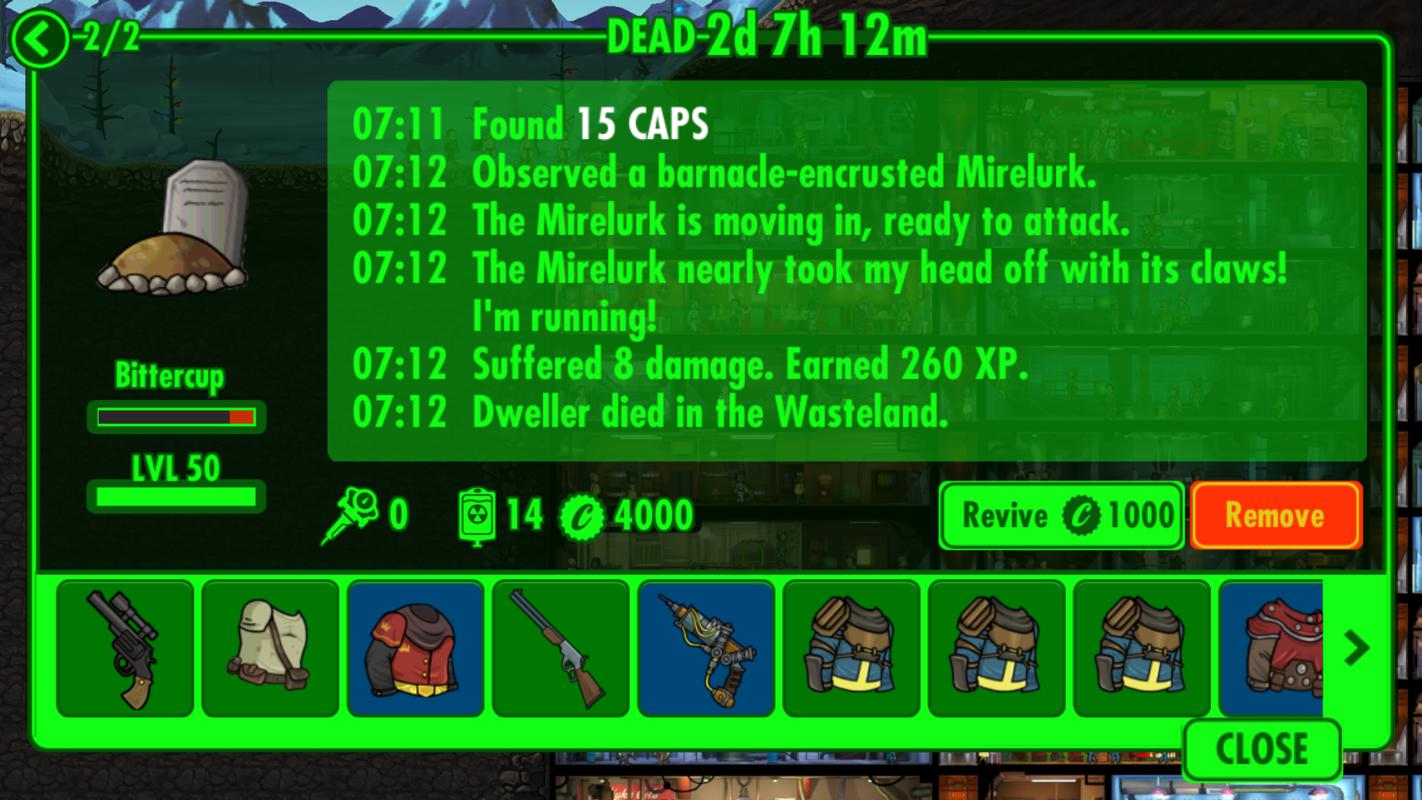Go back with the arrow button

(40, 42)
